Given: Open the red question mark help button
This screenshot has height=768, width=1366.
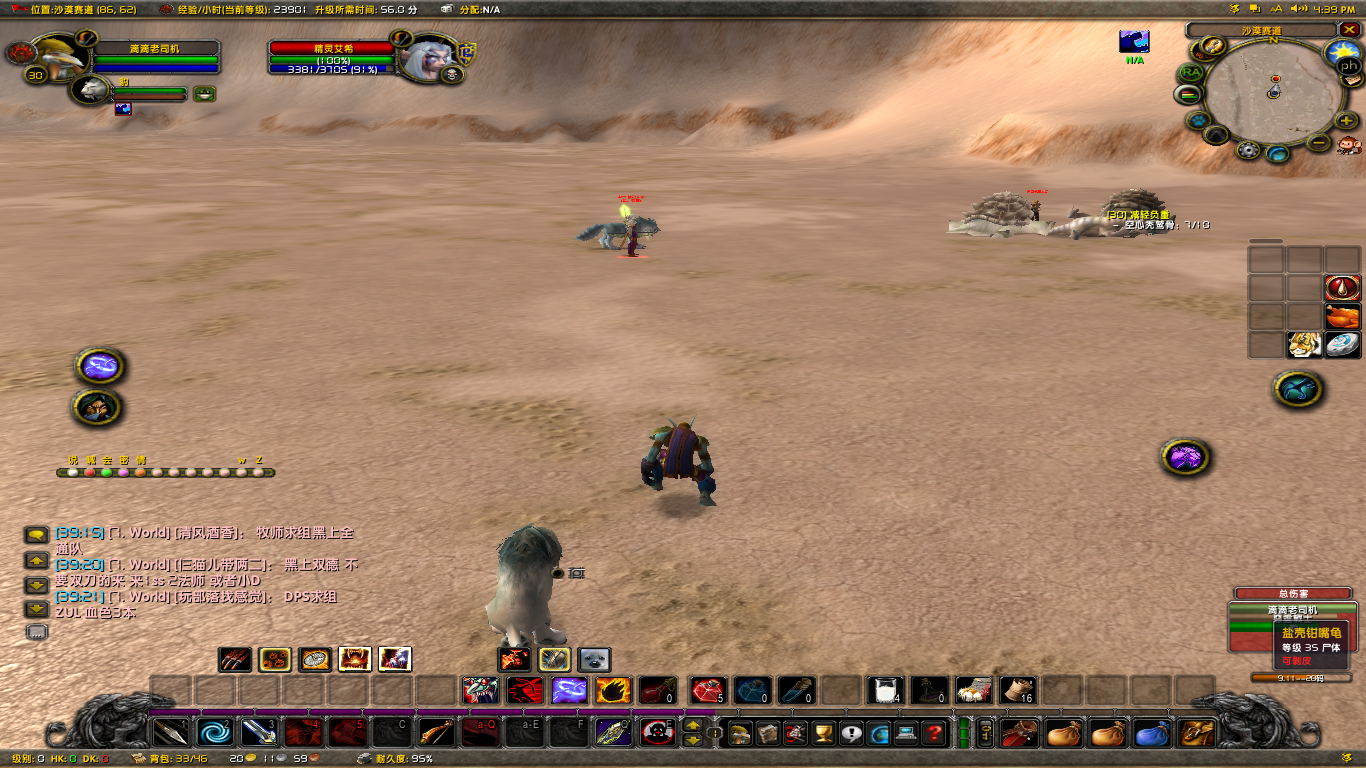Looking at the screenshot, I should [934, 733].
